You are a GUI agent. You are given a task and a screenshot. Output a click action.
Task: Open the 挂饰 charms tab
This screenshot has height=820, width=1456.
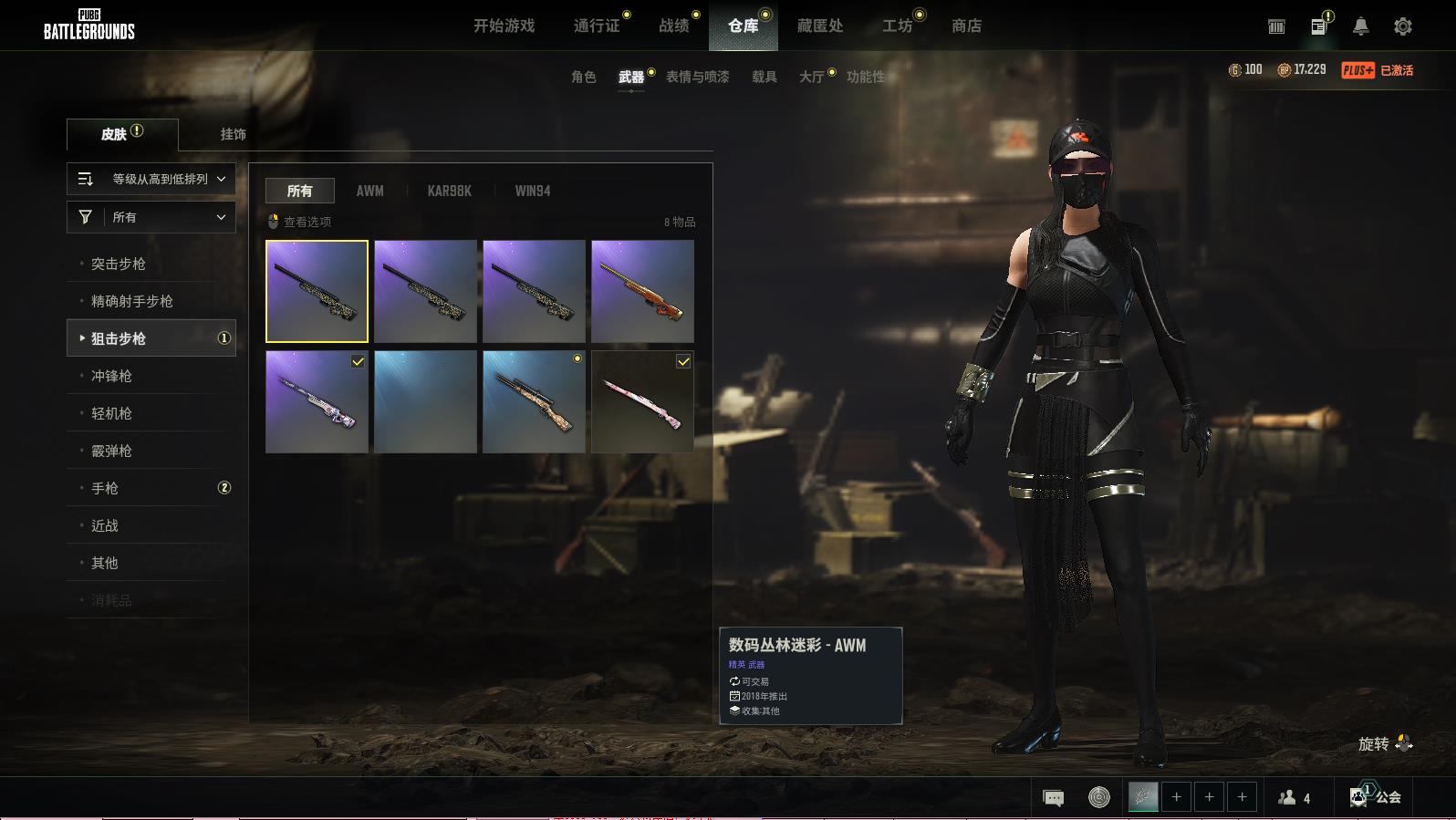click(233, 134)
